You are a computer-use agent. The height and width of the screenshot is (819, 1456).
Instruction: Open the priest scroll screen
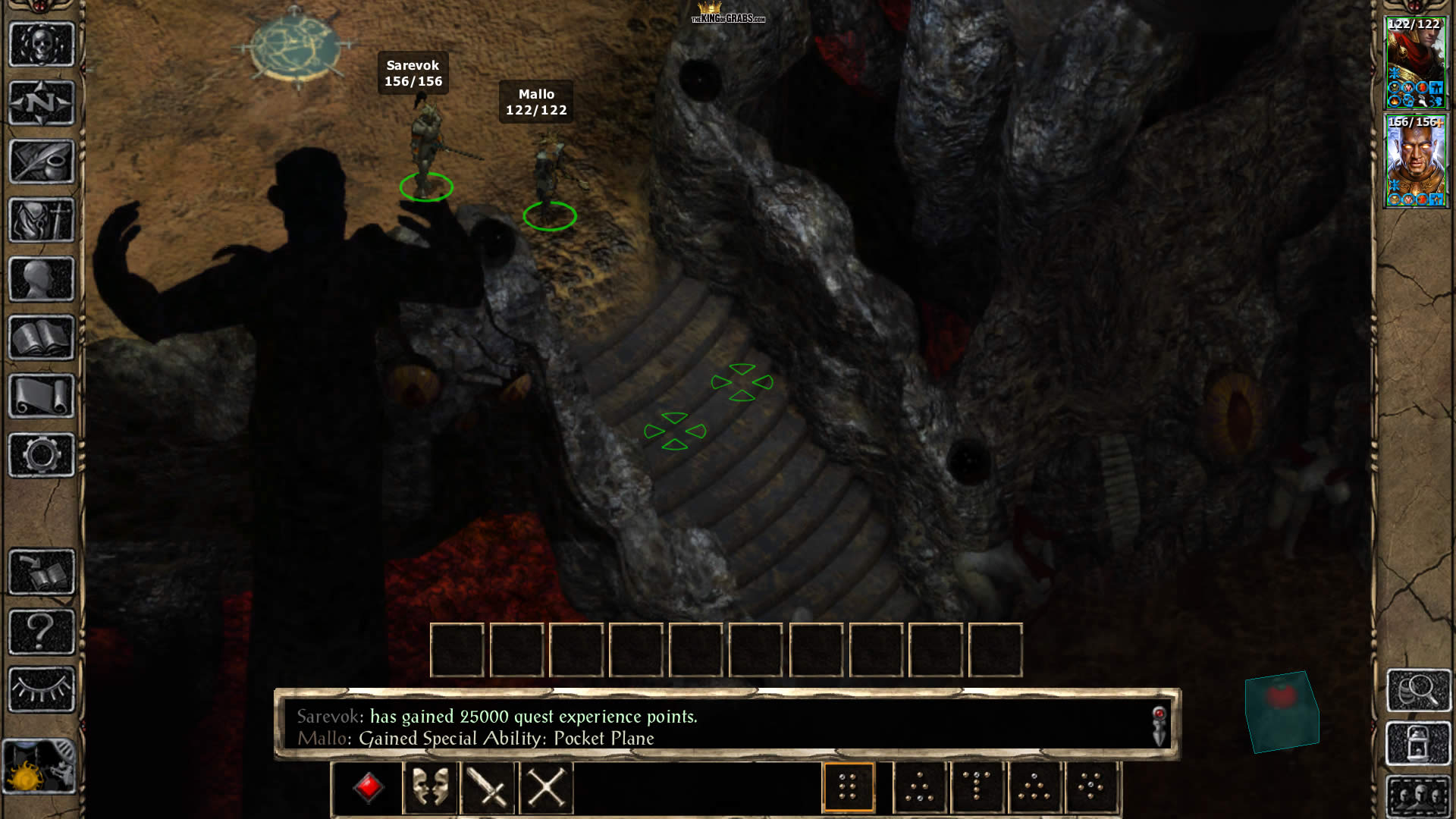click(42, 396)
